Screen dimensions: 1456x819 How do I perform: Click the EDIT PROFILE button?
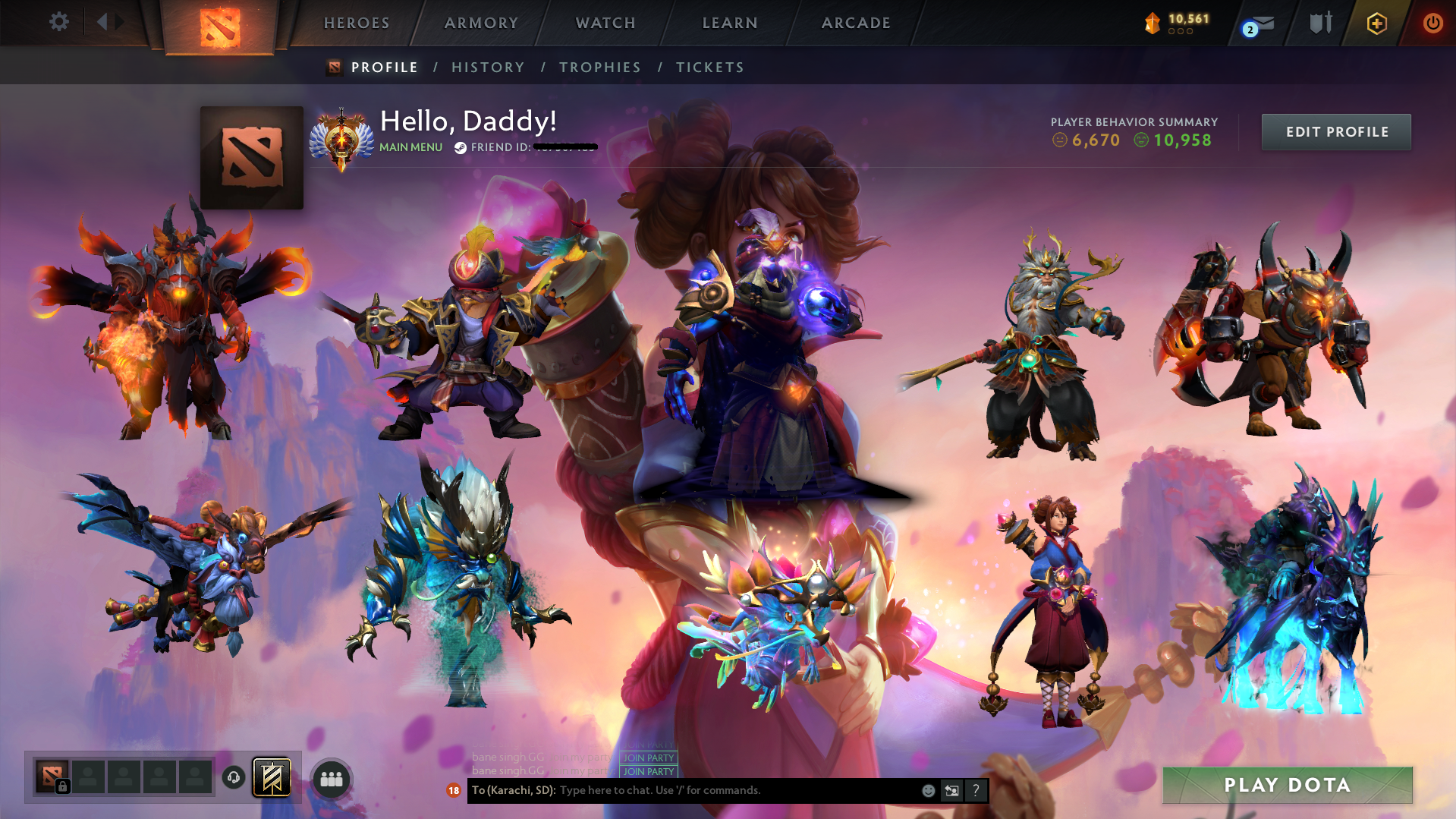pos(1335,131)
